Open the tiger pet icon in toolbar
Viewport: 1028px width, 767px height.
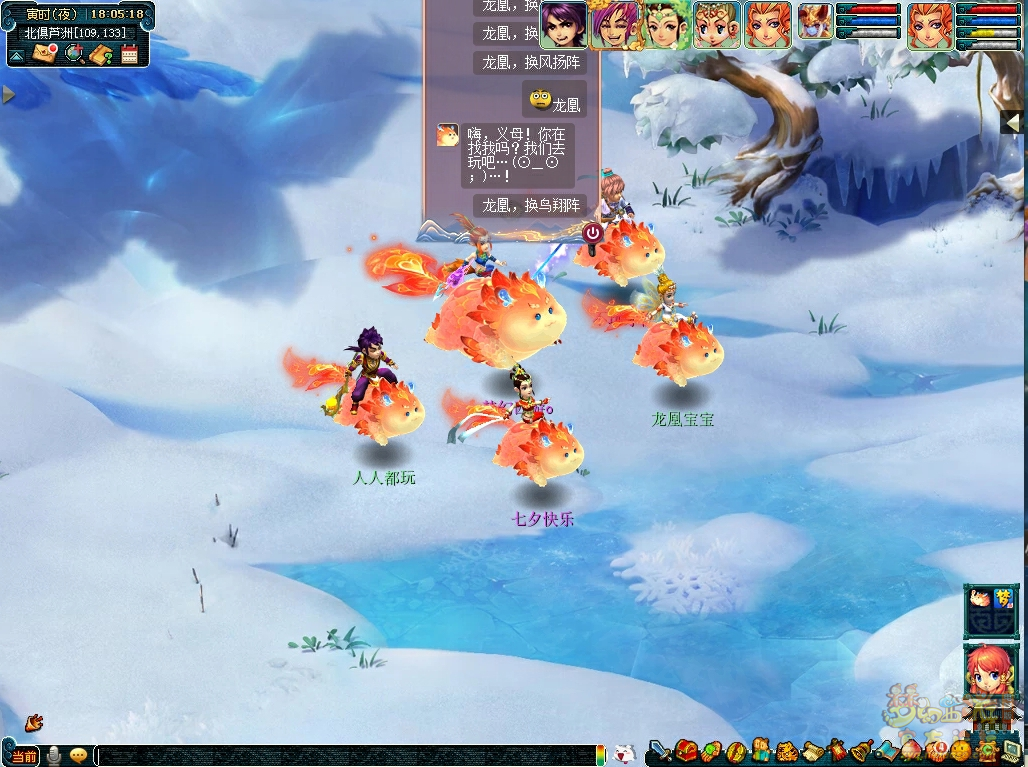(786, 751)
